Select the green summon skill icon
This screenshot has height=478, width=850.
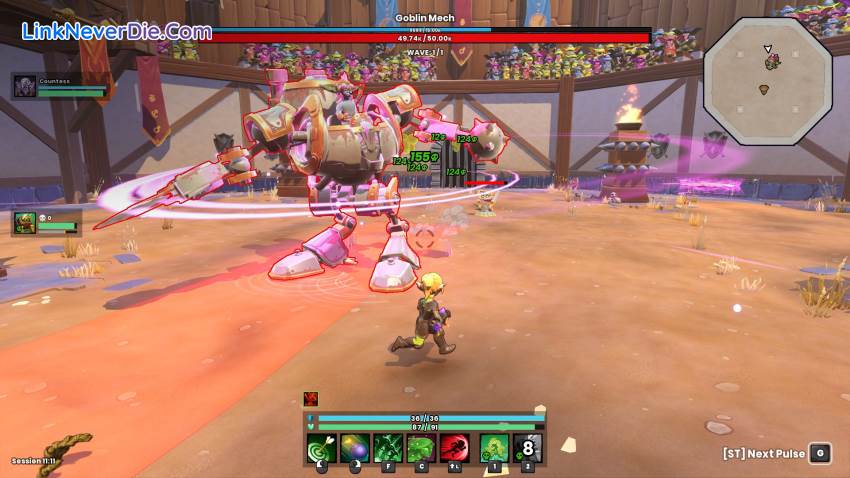[494, 448]
